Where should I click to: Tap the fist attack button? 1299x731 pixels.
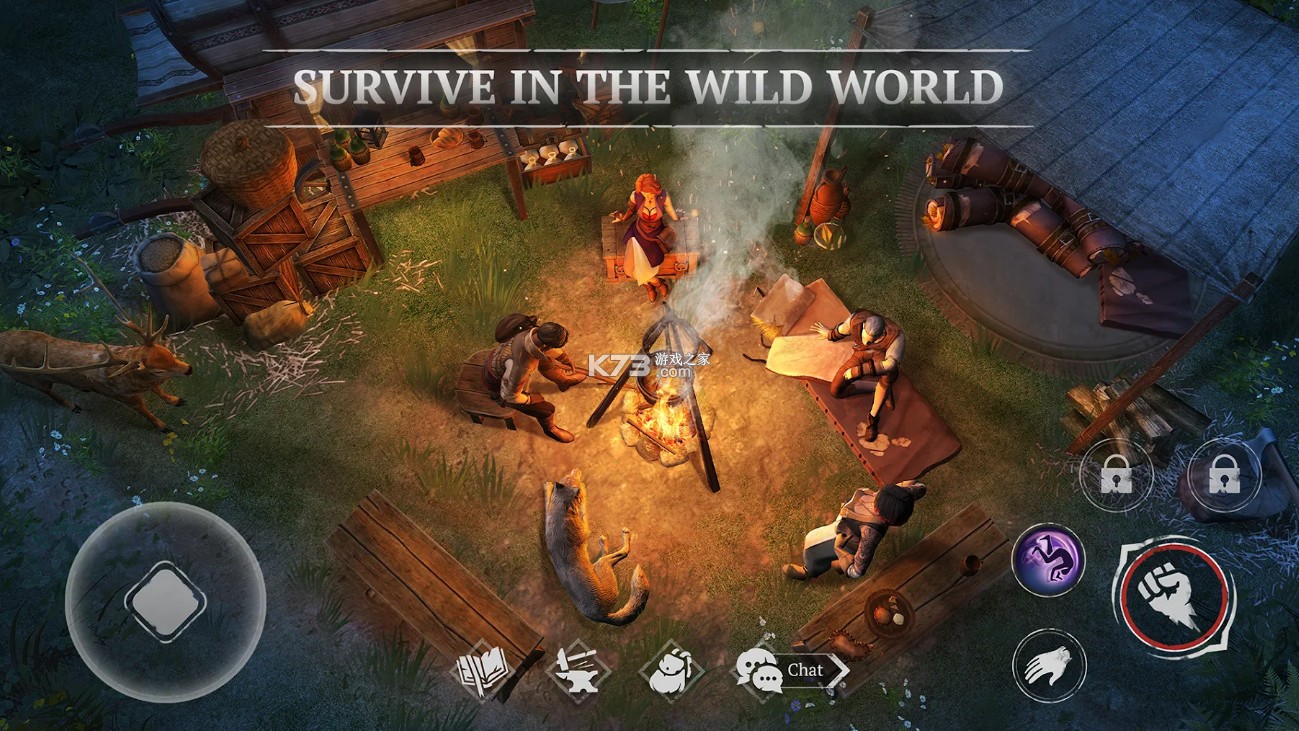coord(1174,598)
